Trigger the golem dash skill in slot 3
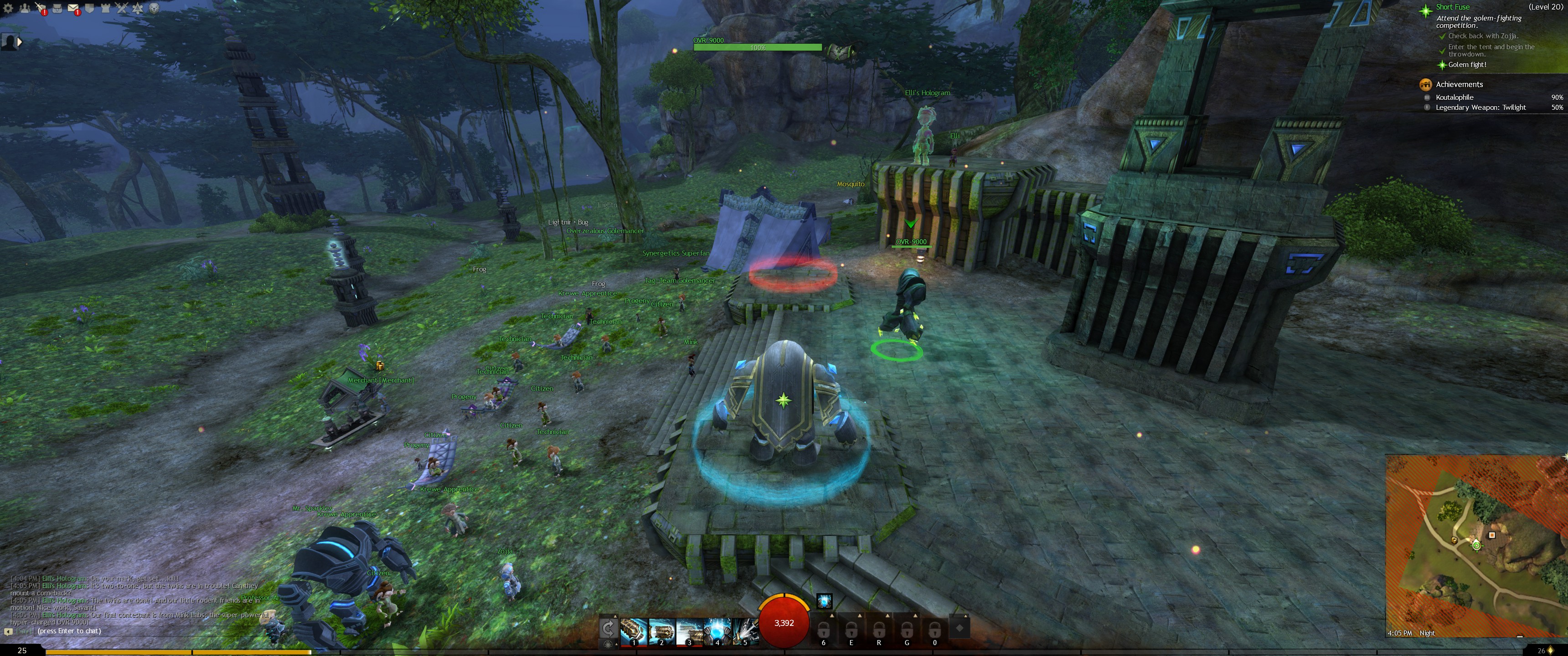The height and width of the screenshot is (656, 1568). tap(689, 631)
